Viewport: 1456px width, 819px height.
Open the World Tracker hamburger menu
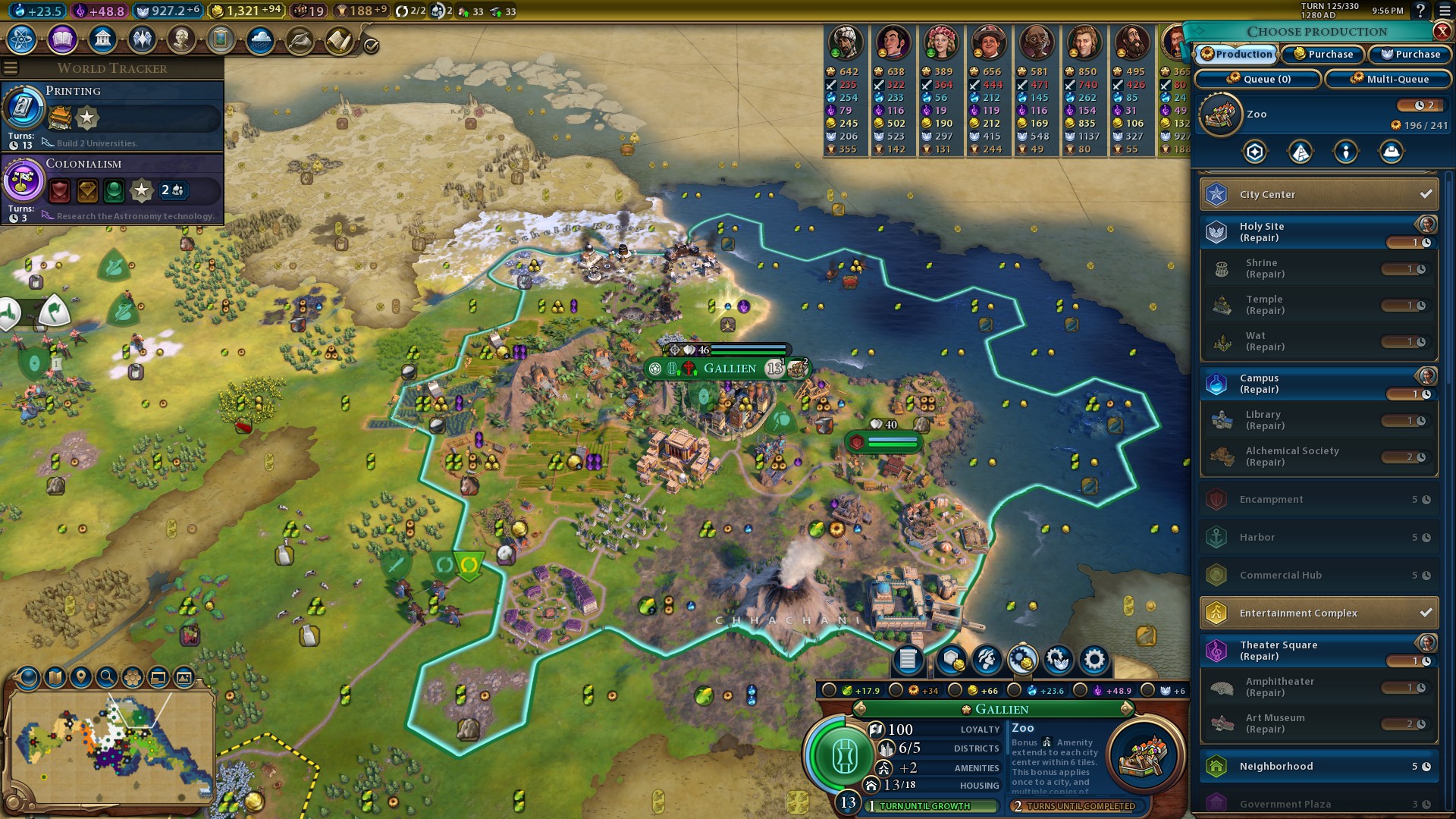pos(11,68)
